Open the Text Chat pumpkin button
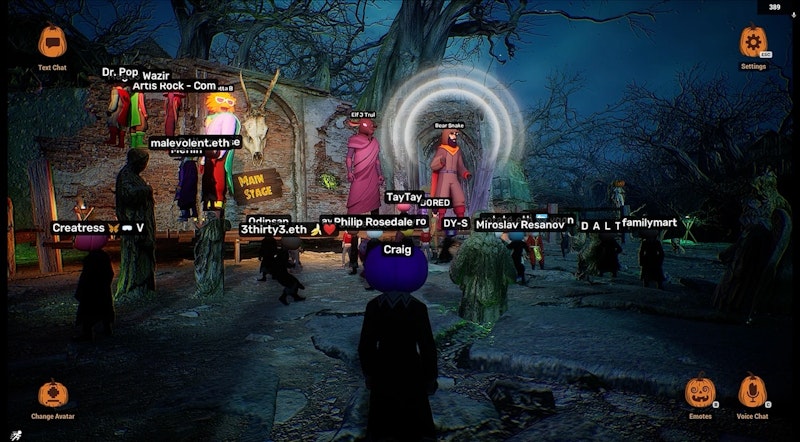 click(x=52, y=43)
